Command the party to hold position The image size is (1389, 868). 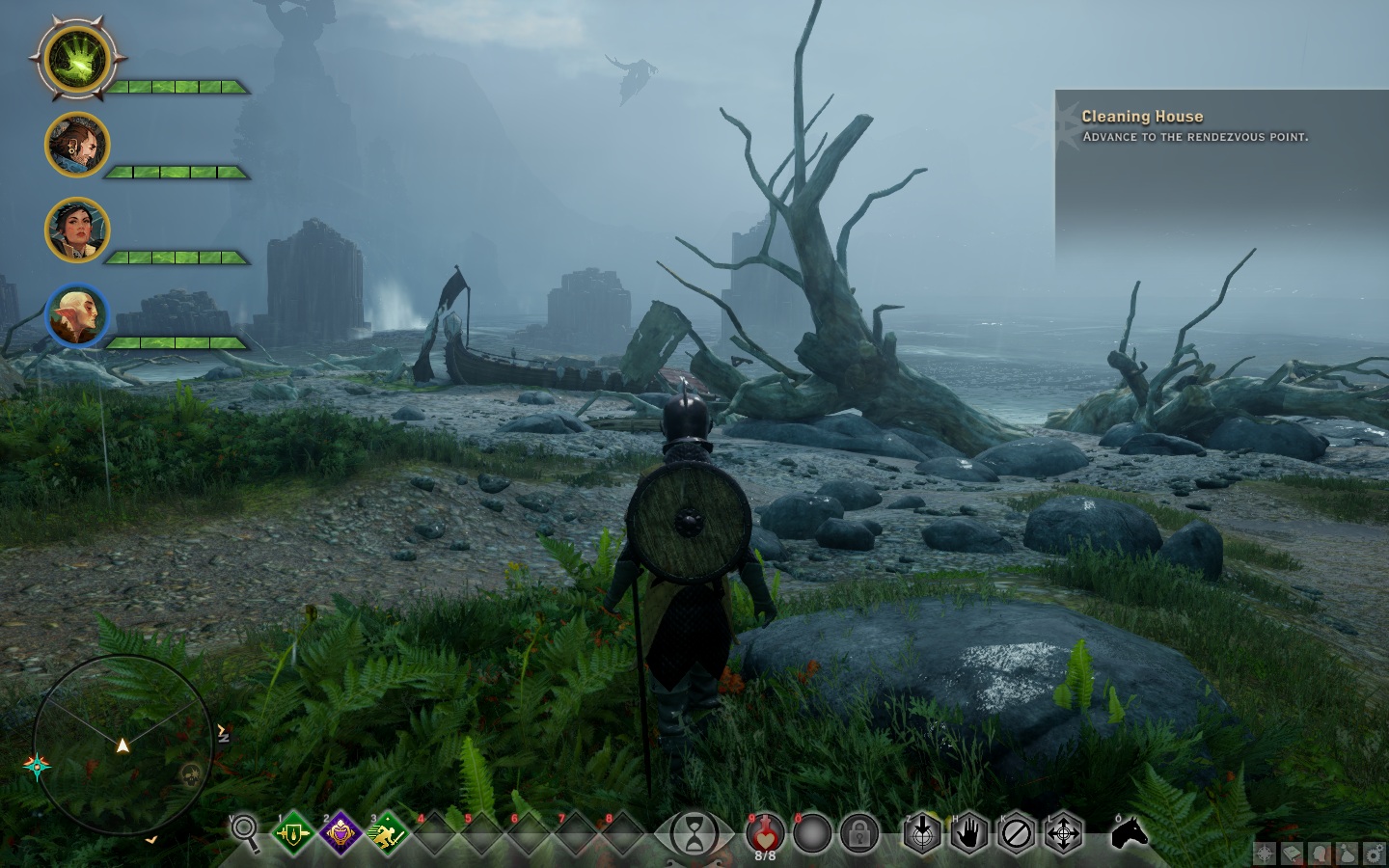968,833
